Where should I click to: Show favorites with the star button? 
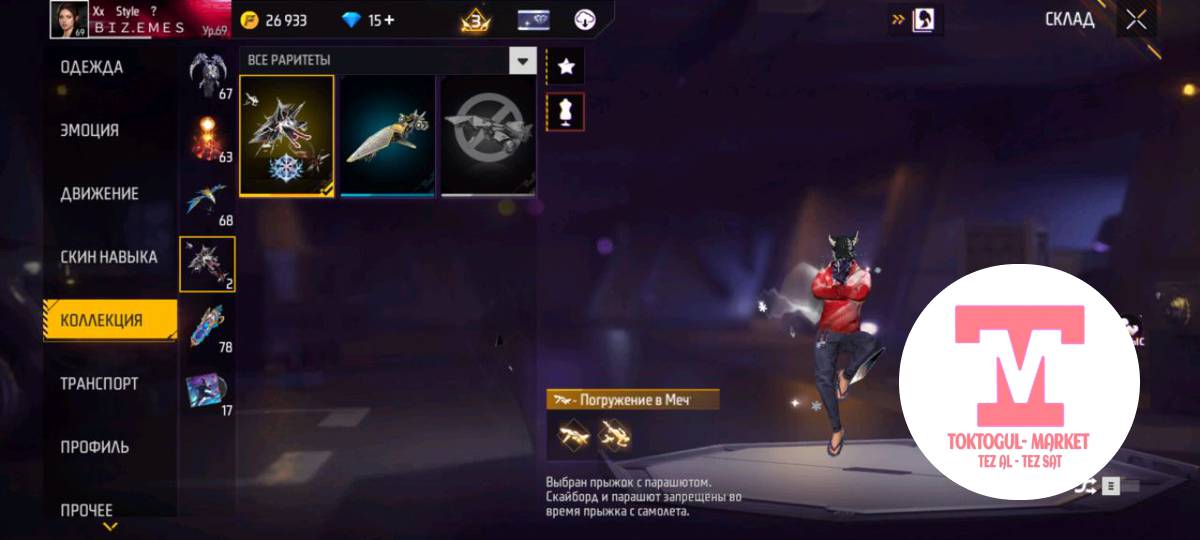[566, 67]
